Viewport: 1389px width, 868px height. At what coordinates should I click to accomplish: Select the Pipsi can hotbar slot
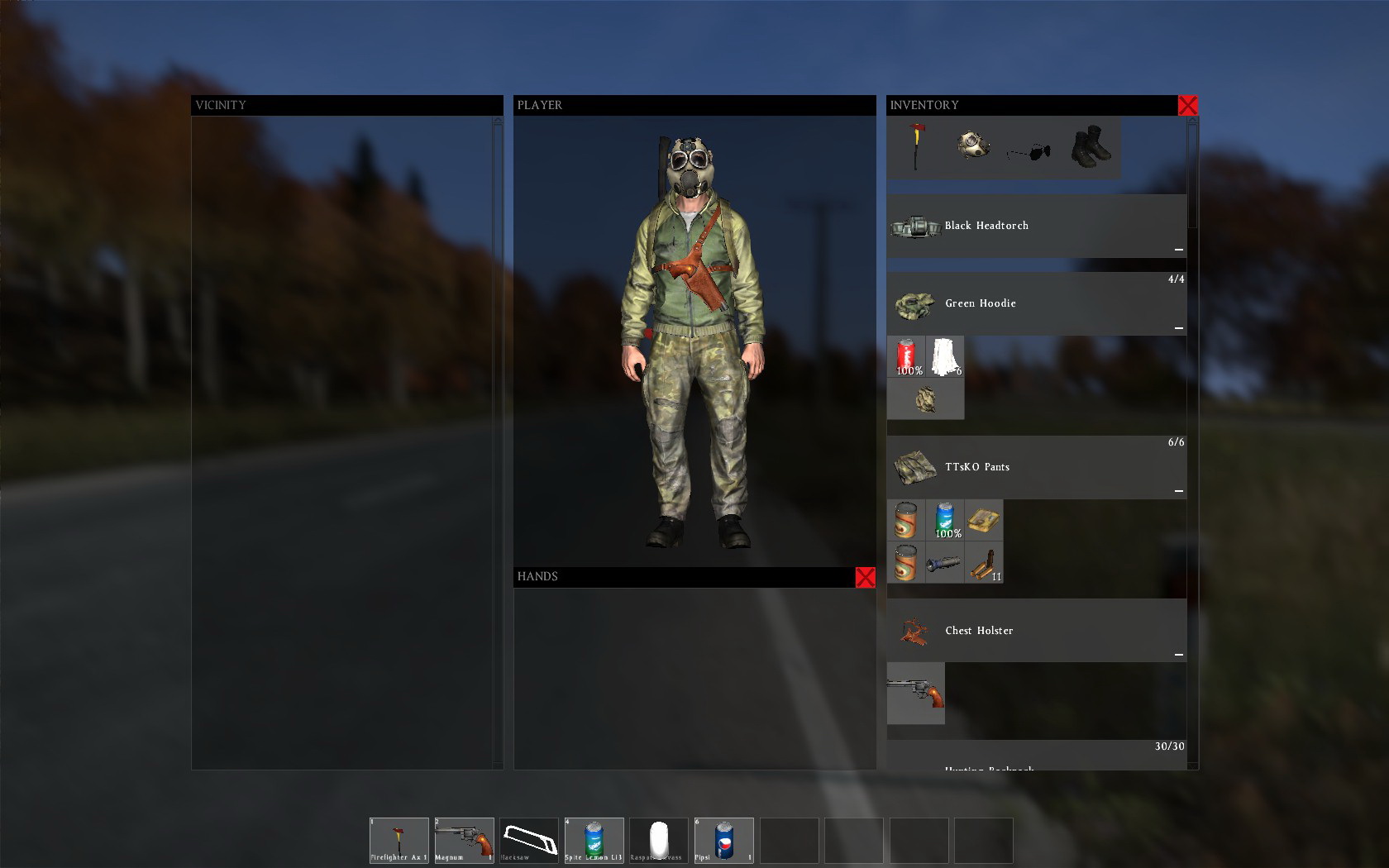pos(723,840)
